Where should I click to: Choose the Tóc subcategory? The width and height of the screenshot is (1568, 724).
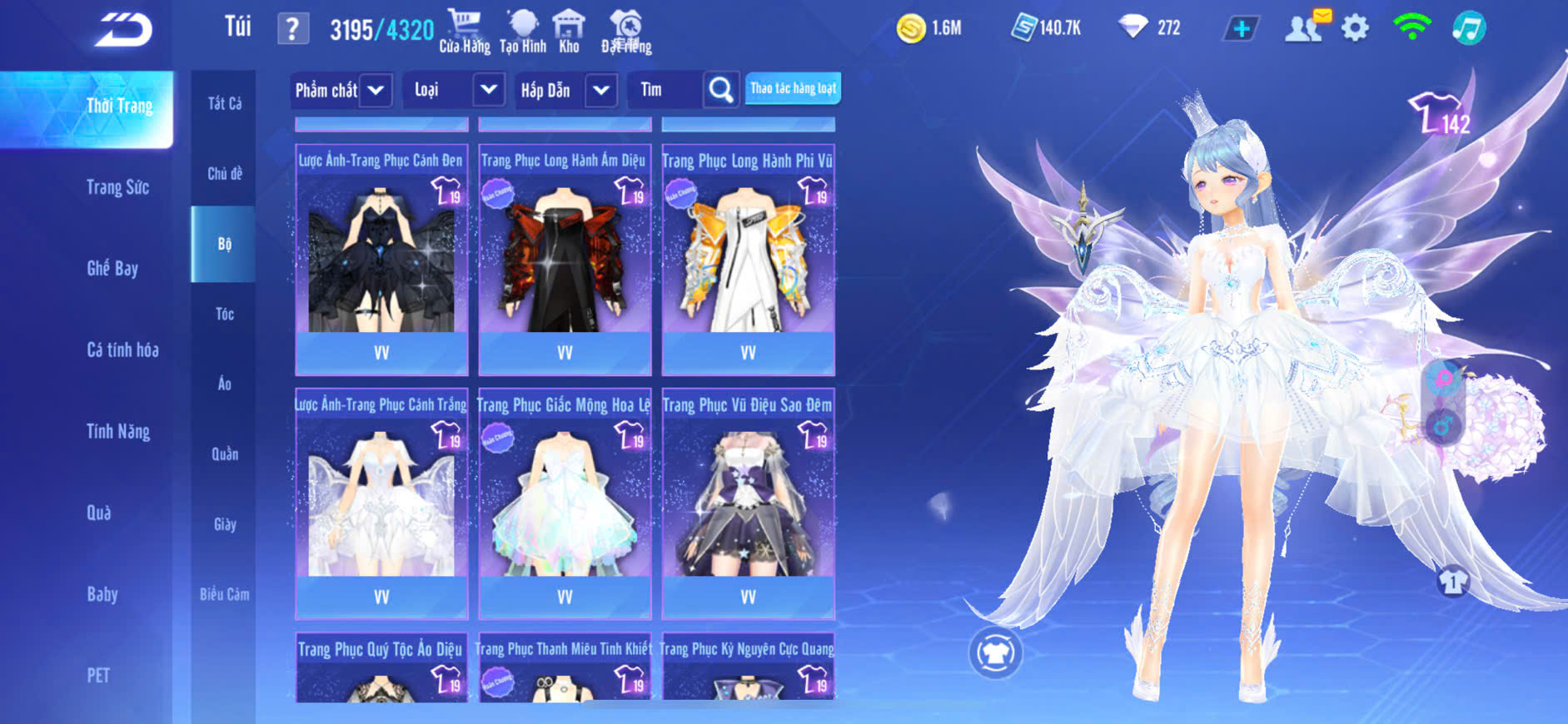coord(224,314)
